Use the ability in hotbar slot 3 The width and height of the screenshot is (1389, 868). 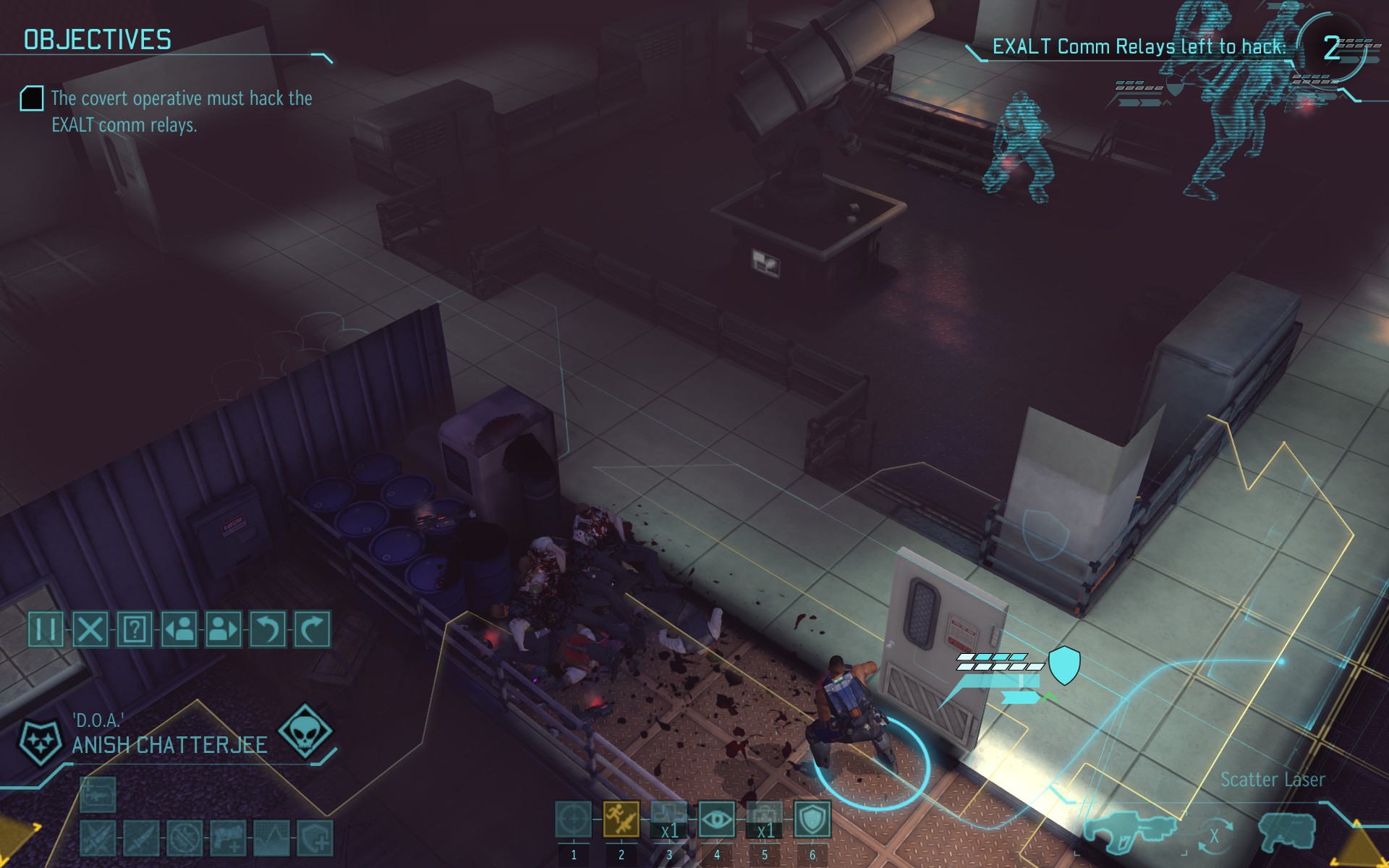click(668, 820)
